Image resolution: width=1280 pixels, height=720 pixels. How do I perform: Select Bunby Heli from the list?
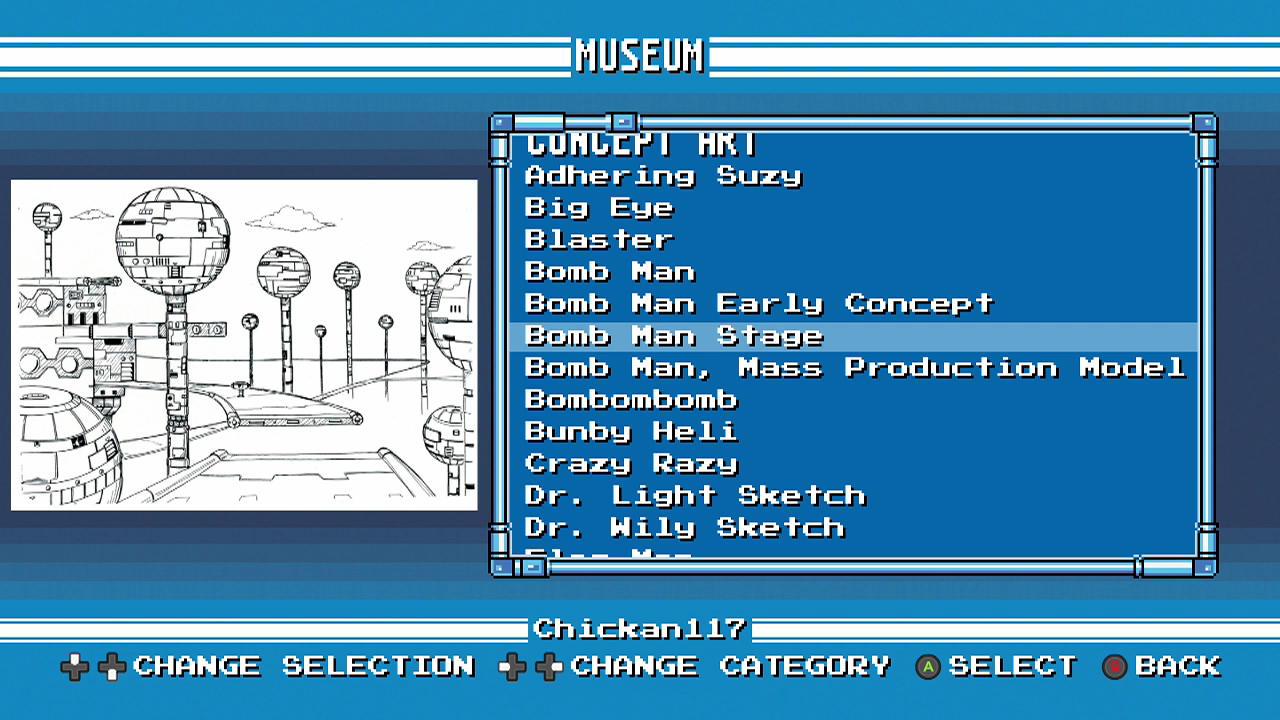[631, 432]
